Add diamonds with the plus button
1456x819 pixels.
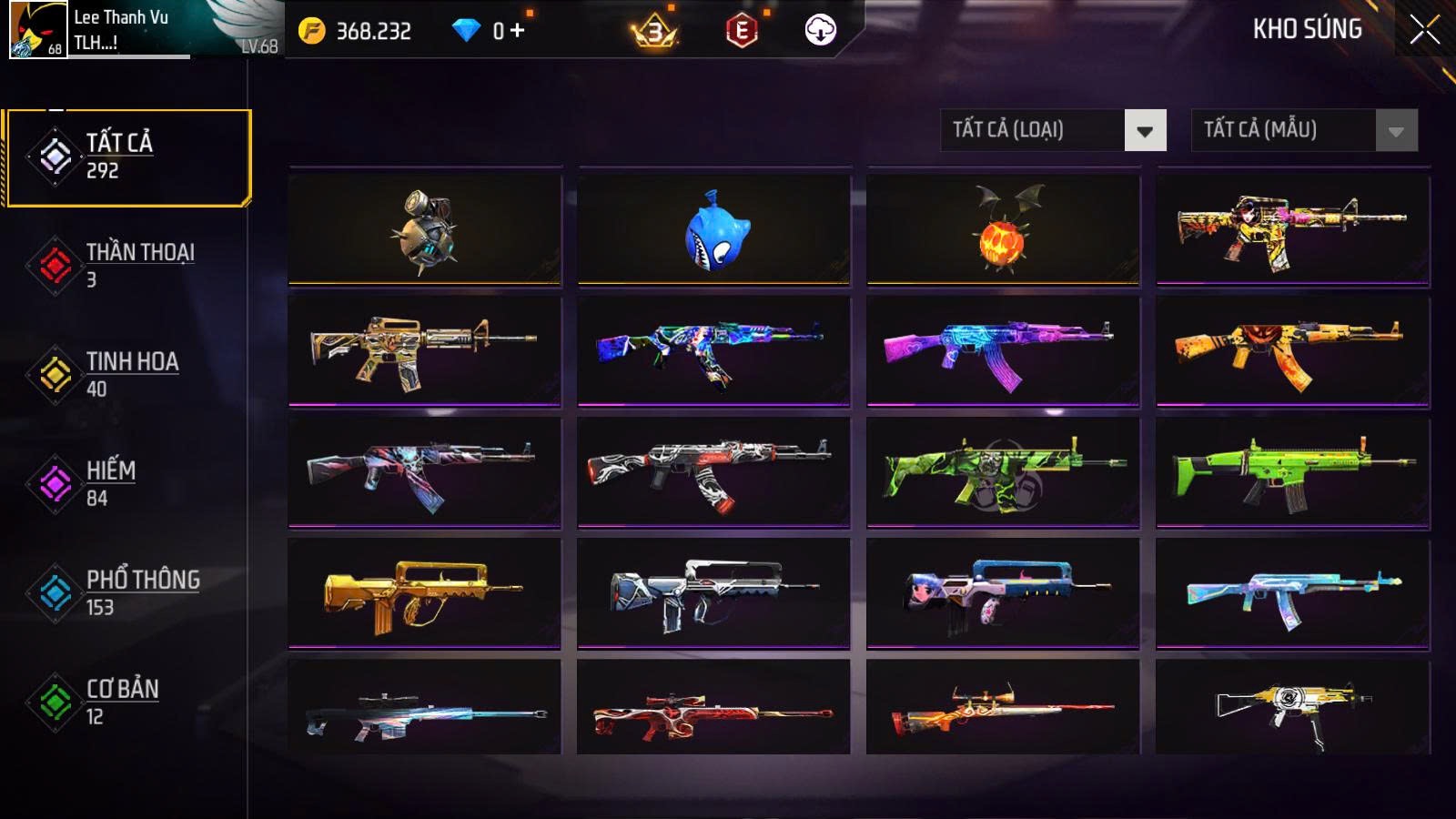[x=517, y=31]
